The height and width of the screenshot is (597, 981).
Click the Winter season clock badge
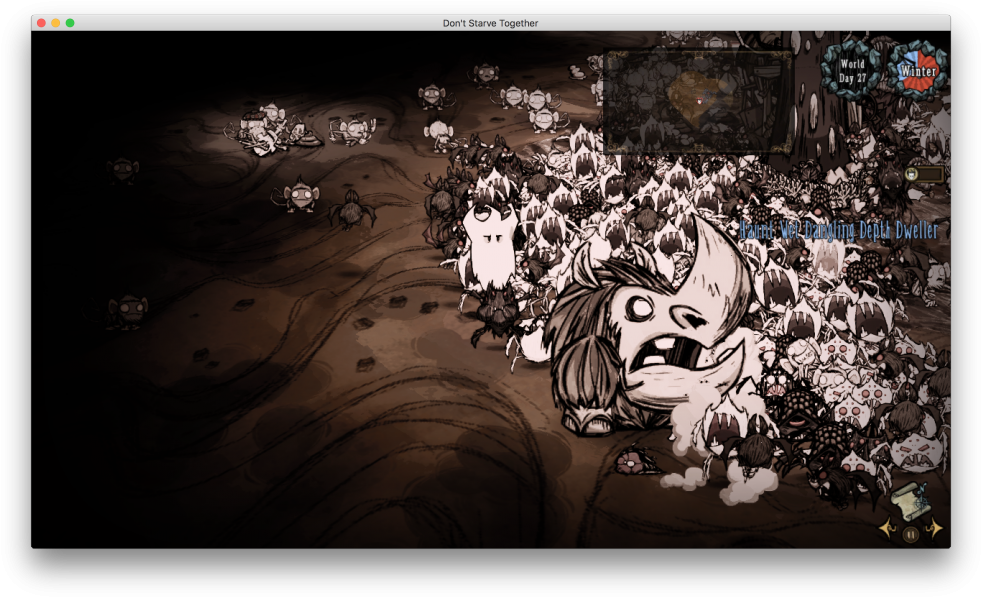tap(917, 70)
